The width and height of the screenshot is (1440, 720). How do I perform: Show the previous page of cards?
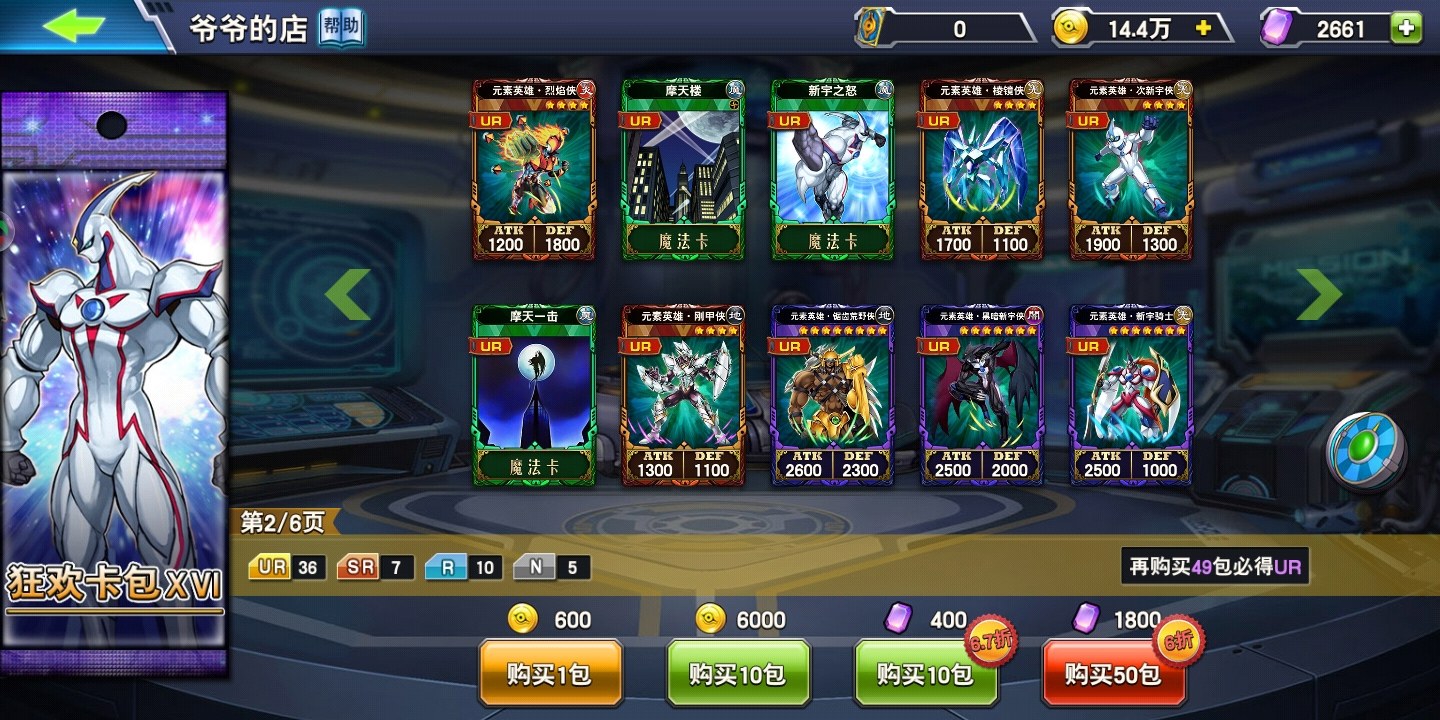[348, 294]
